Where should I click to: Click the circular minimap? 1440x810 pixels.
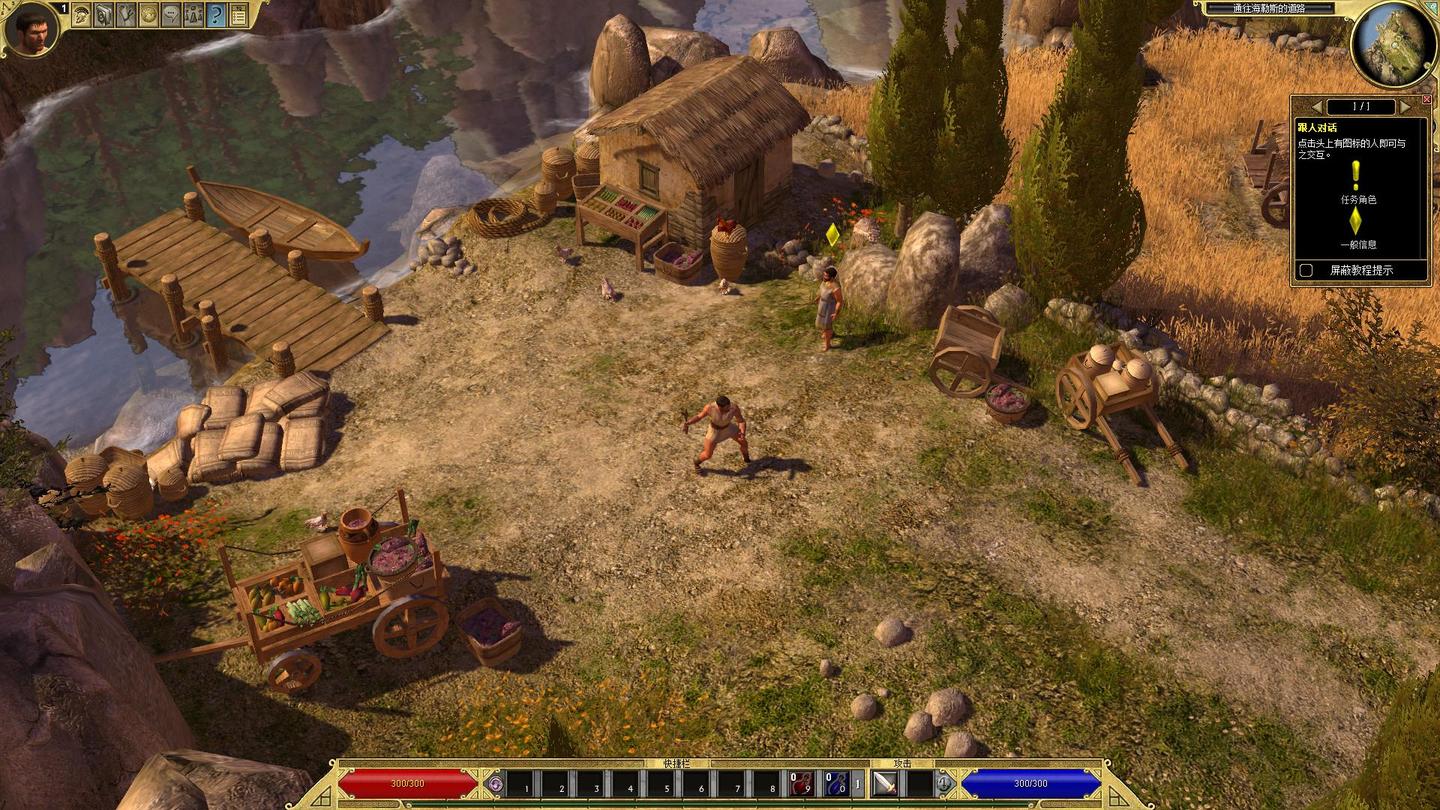tap(1392, 43)
